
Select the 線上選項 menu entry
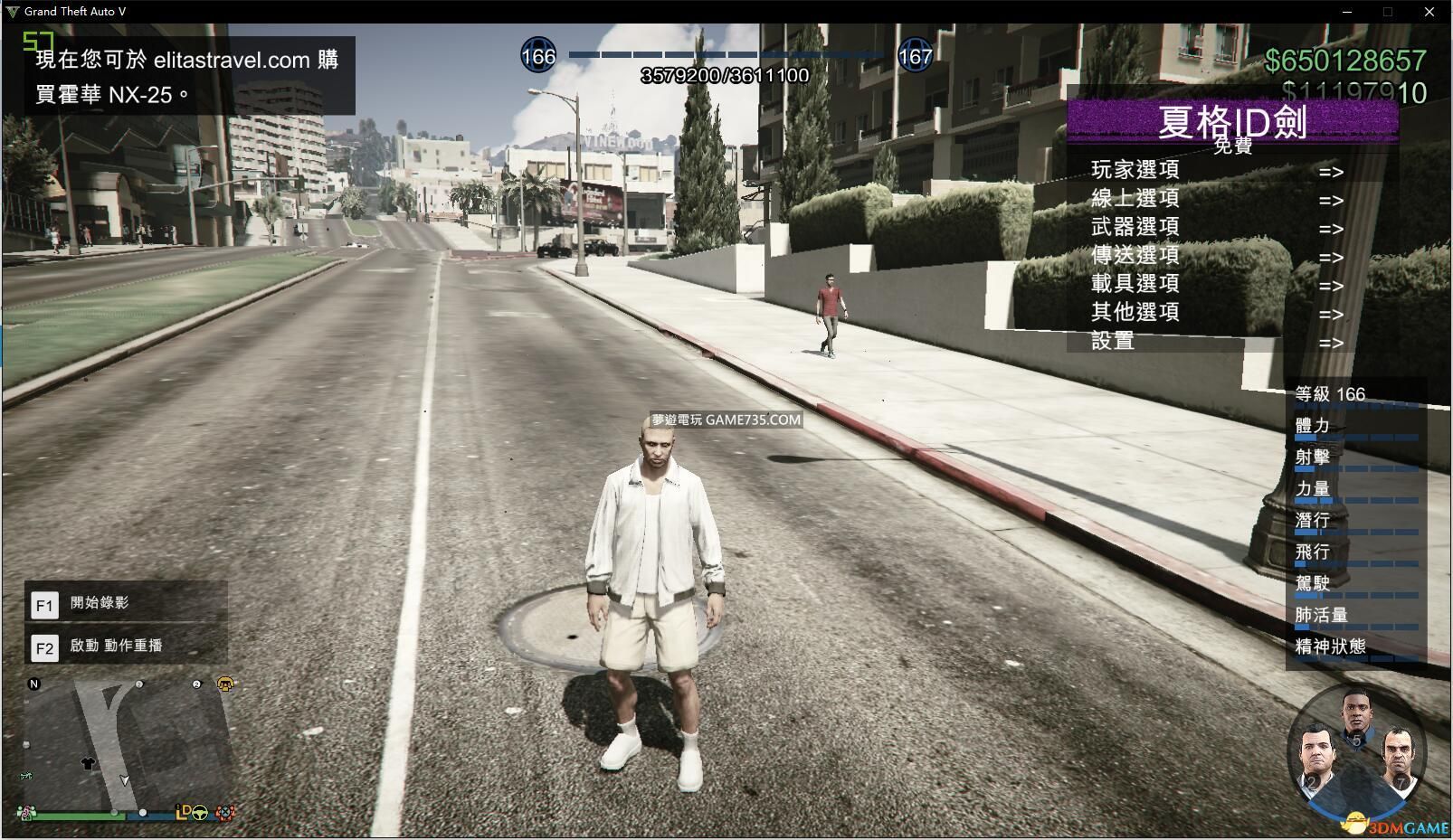pyautogui.click(x=1135, y=198)
